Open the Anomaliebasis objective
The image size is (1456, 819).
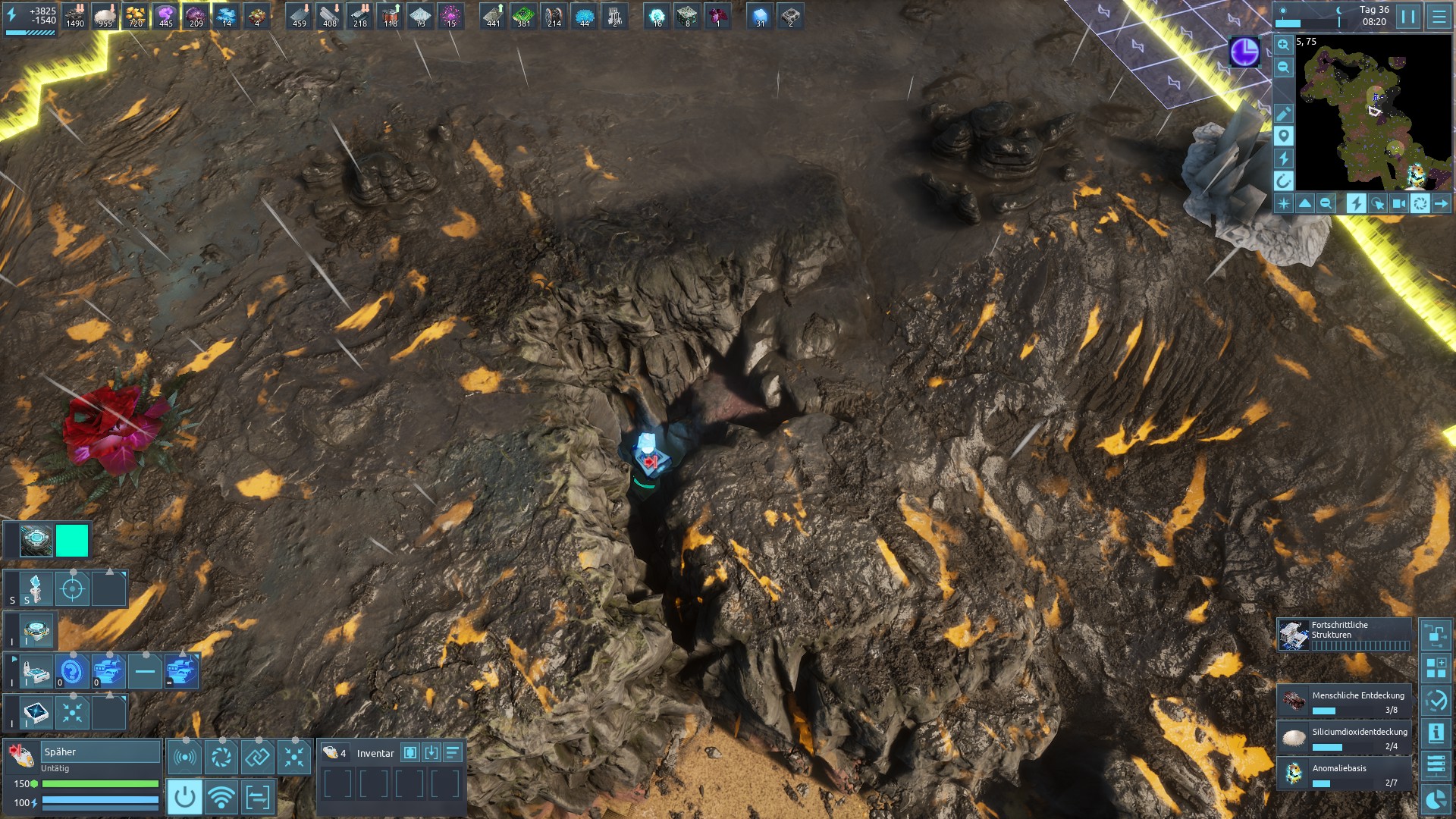tap(1345, 774)
